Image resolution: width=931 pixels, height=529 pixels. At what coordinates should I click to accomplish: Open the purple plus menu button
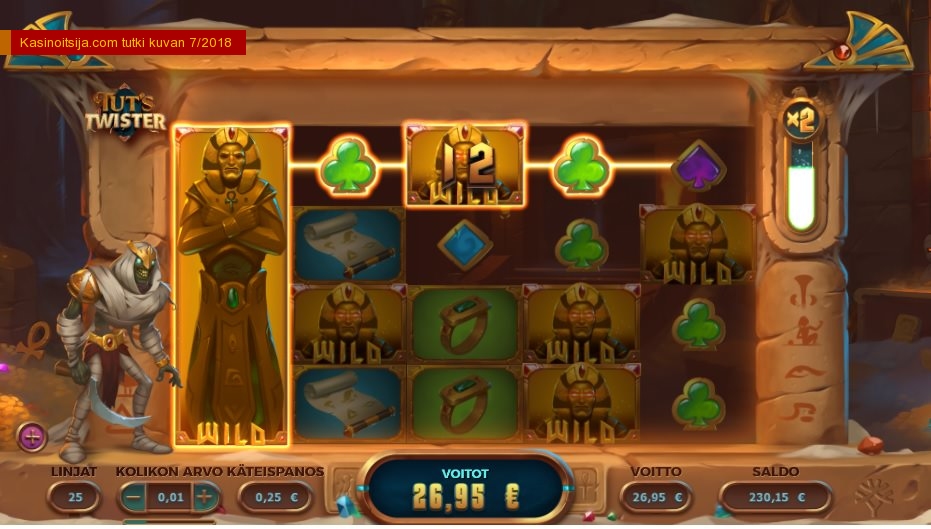32,436
